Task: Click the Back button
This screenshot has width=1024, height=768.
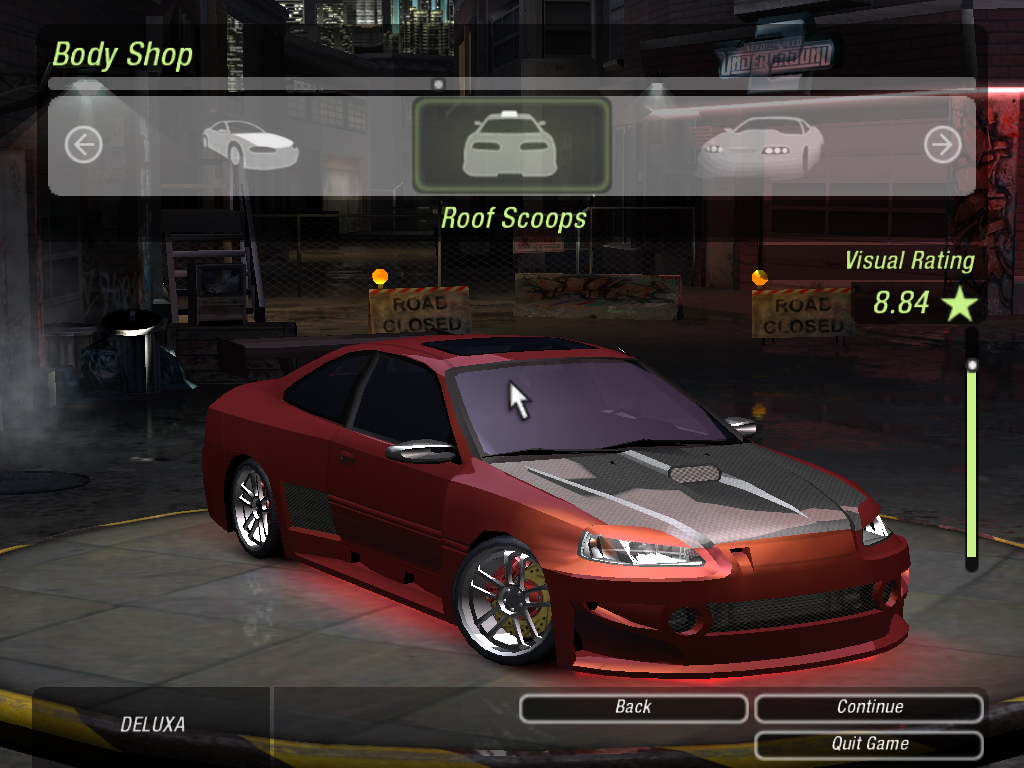Action: [633, 708]
